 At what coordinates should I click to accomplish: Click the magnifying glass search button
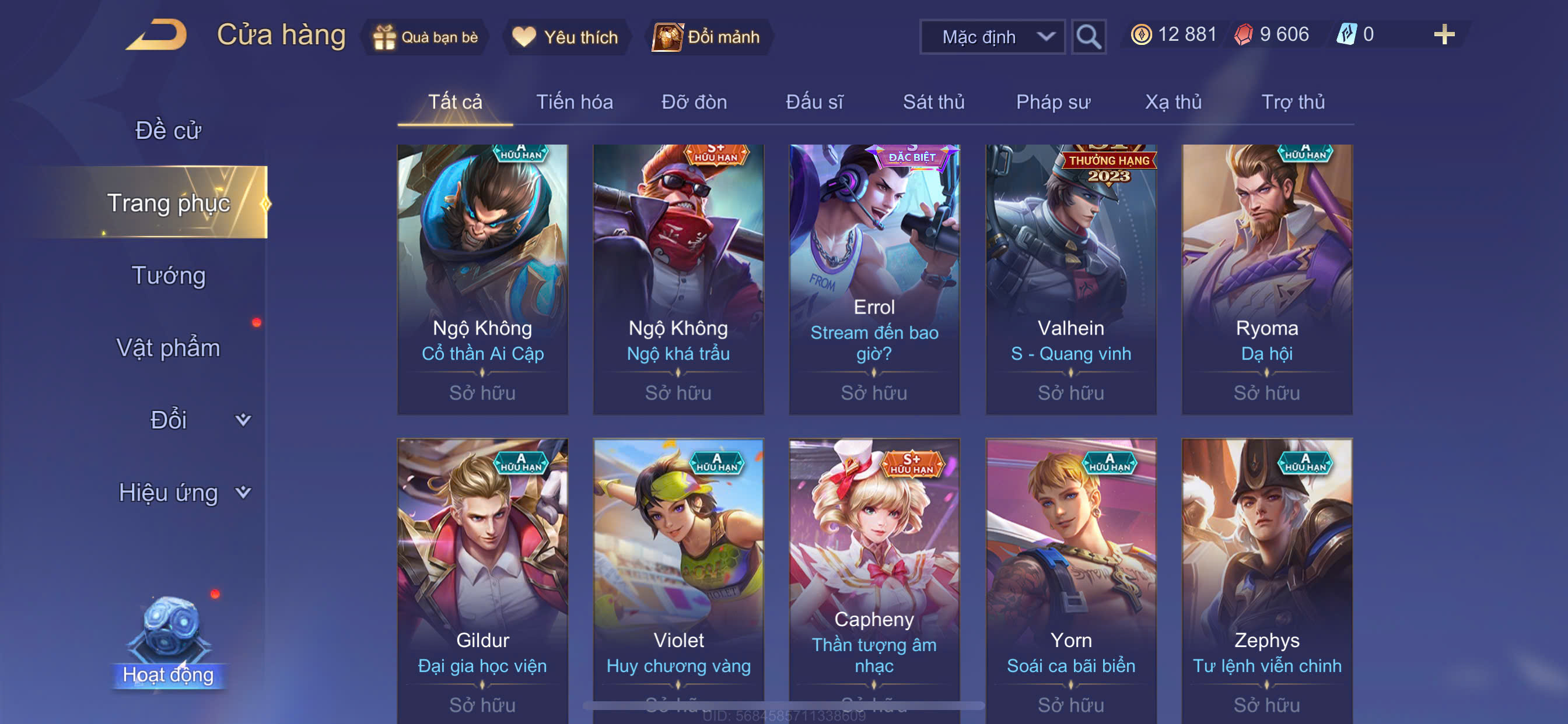(1088, 37)
